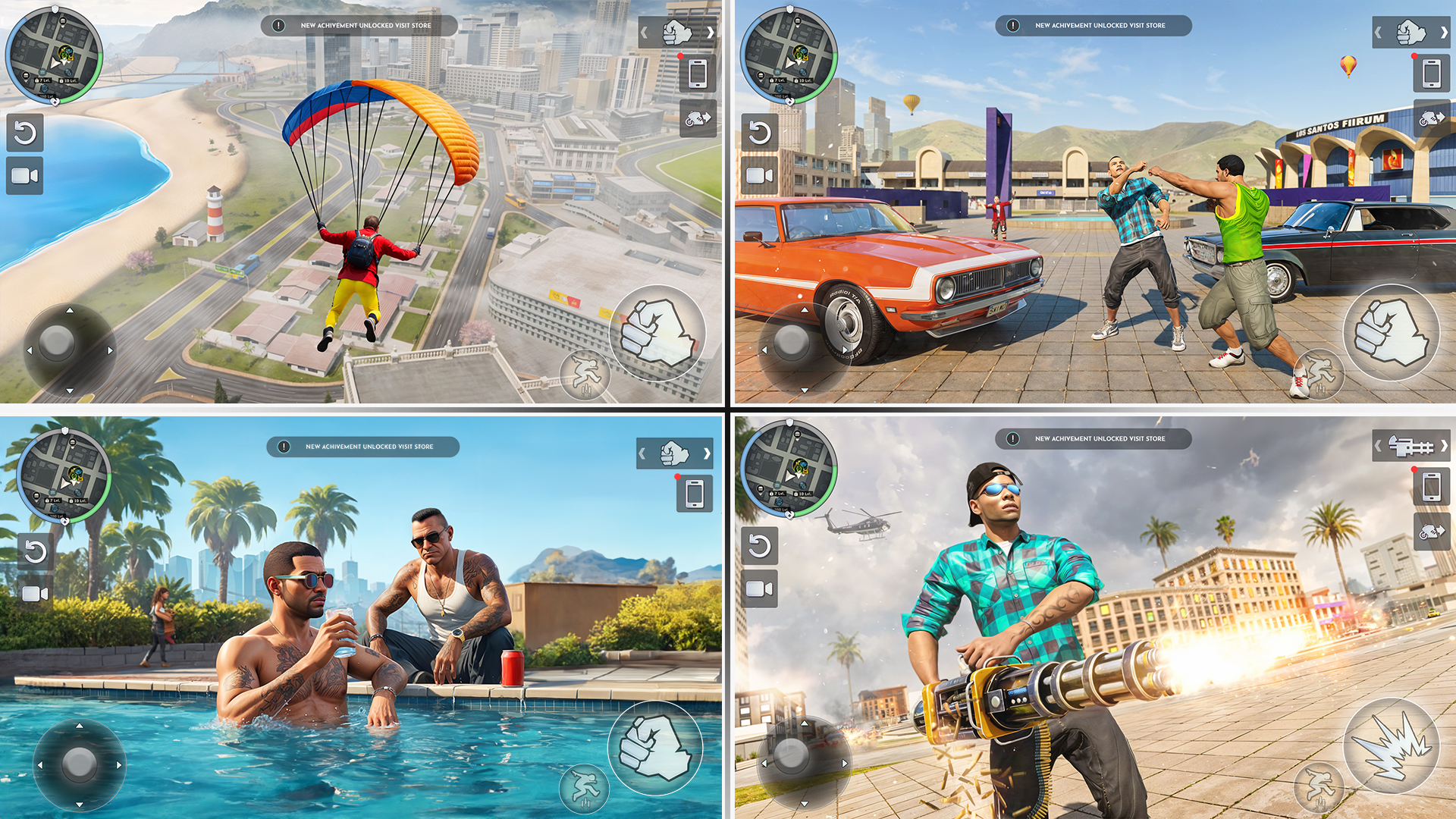The height and width of the screenshot is (819, 1456).
Task: Click Visit Store on the achievement notification
Action: point(415,25)
